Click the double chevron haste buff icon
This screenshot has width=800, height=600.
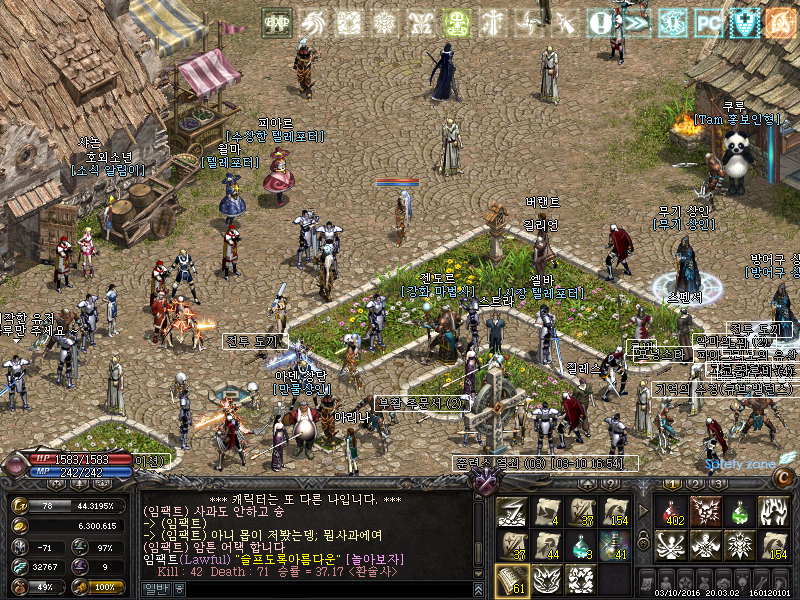pos(638,22)
